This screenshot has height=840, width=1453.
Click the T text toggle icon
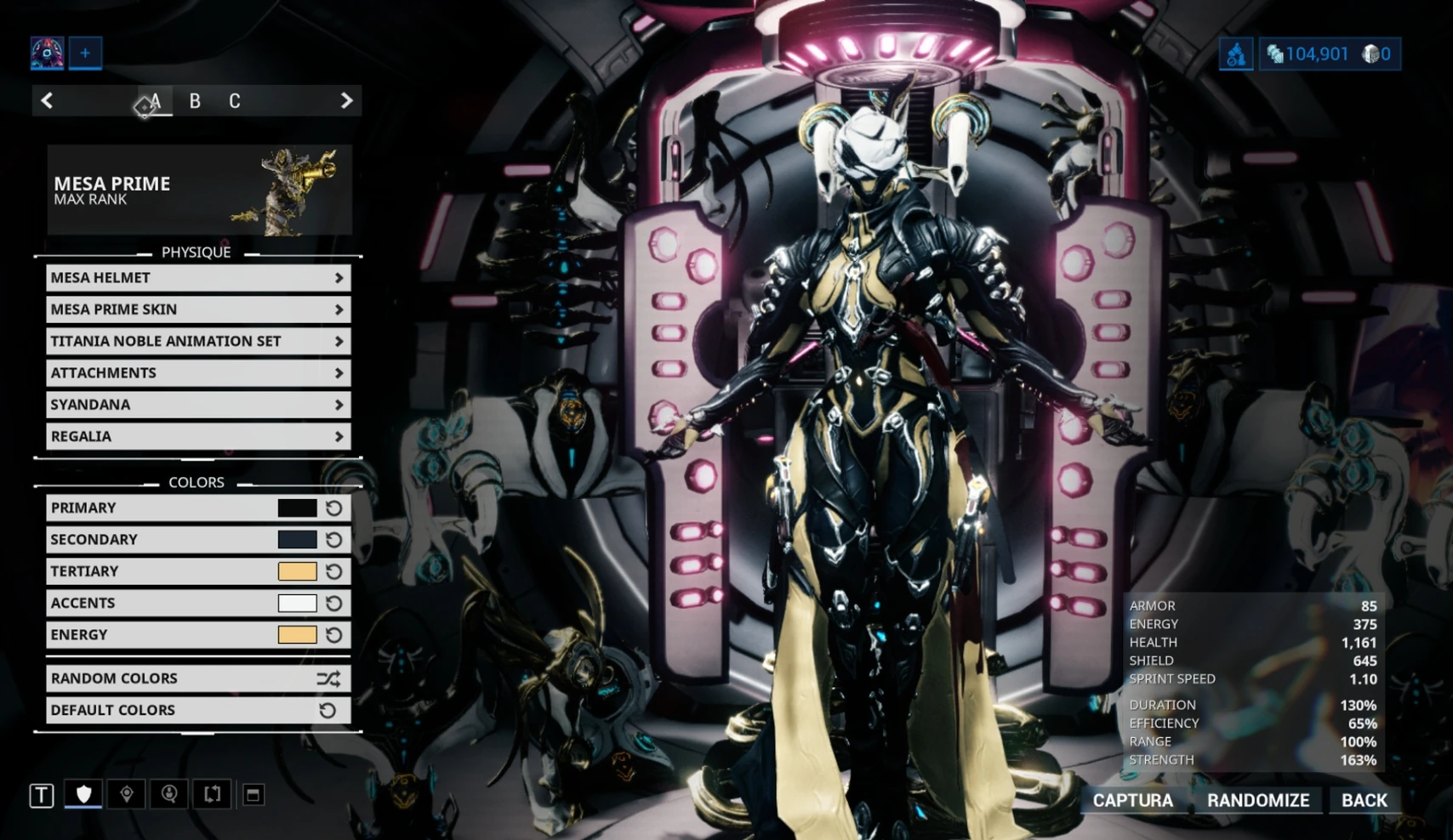point(40,794)
